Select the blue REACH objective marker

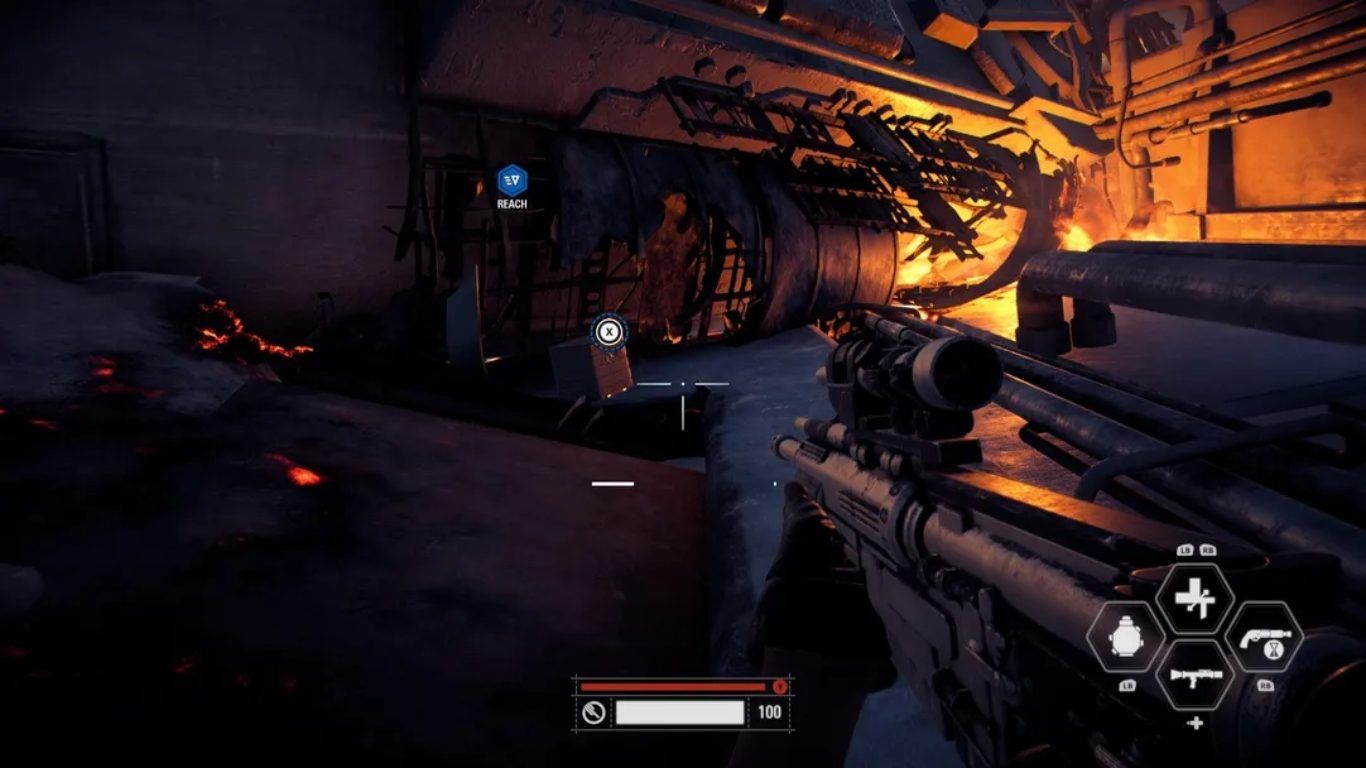[512, 181]
